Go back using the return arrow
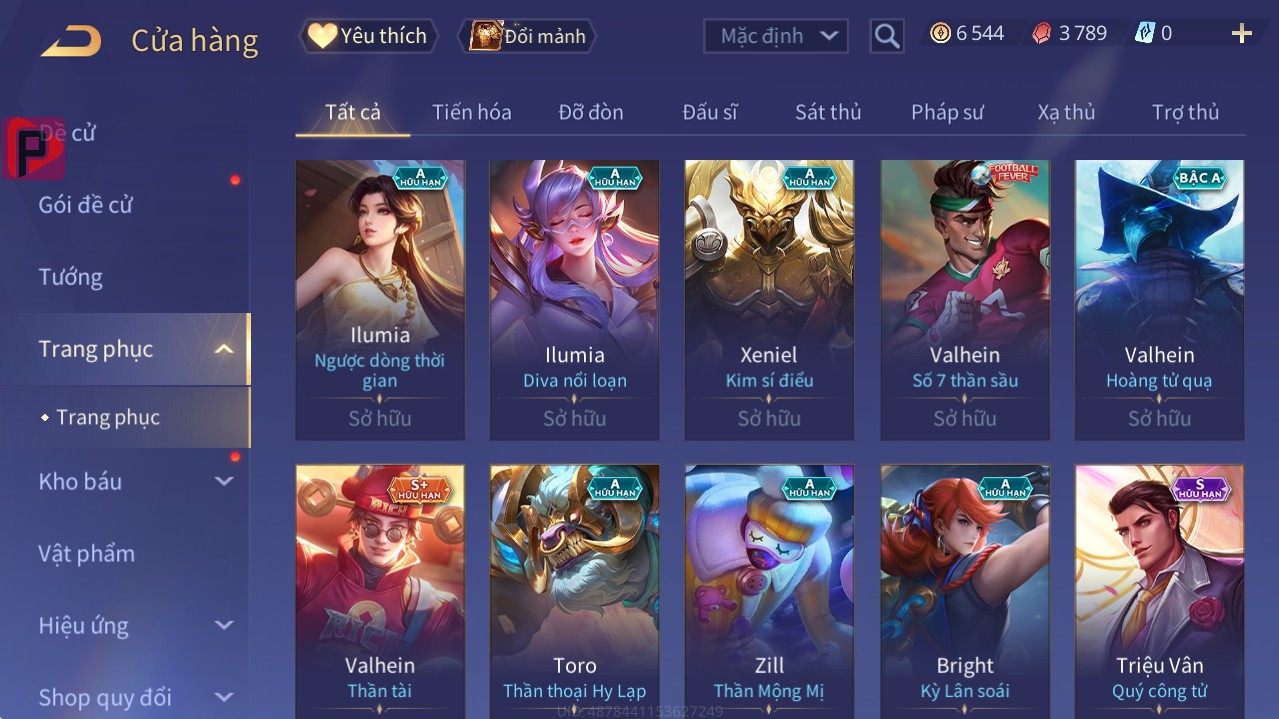 70,41
